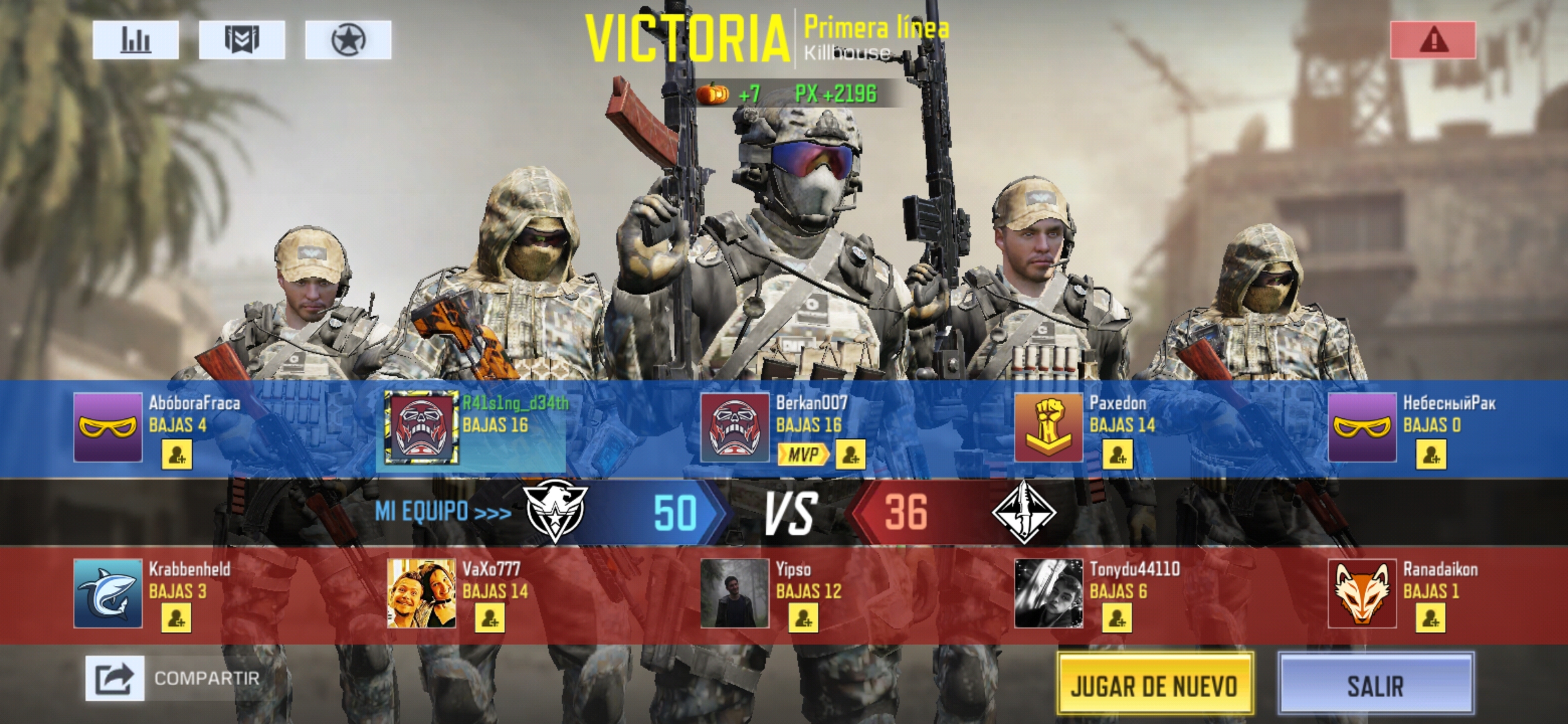Screen dimensions: 1568x724
Task: Exit the results with Salir
Action: (1375, 684)
